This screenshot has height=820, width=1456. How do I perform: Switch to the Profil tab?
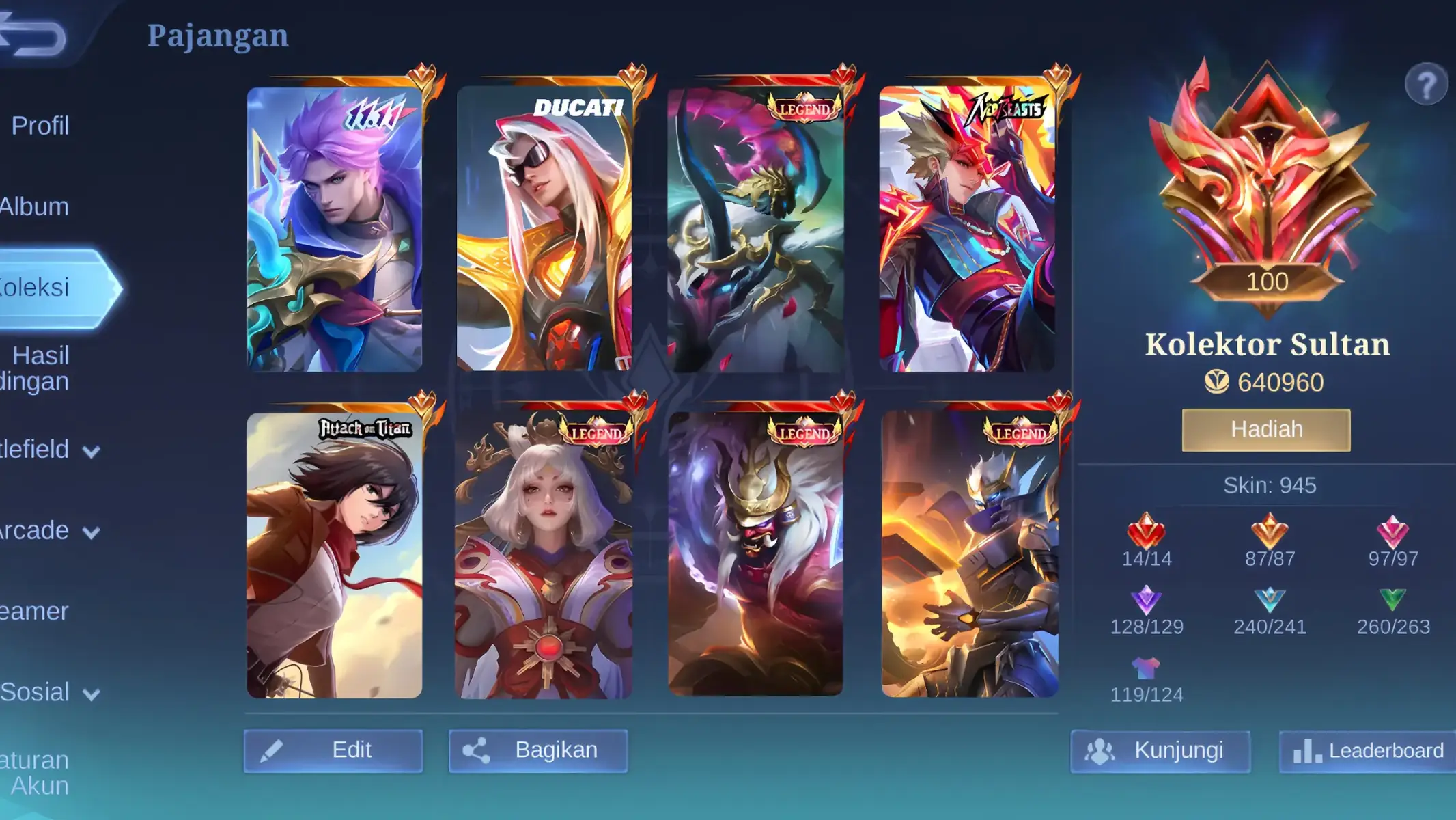coord(41,126)
